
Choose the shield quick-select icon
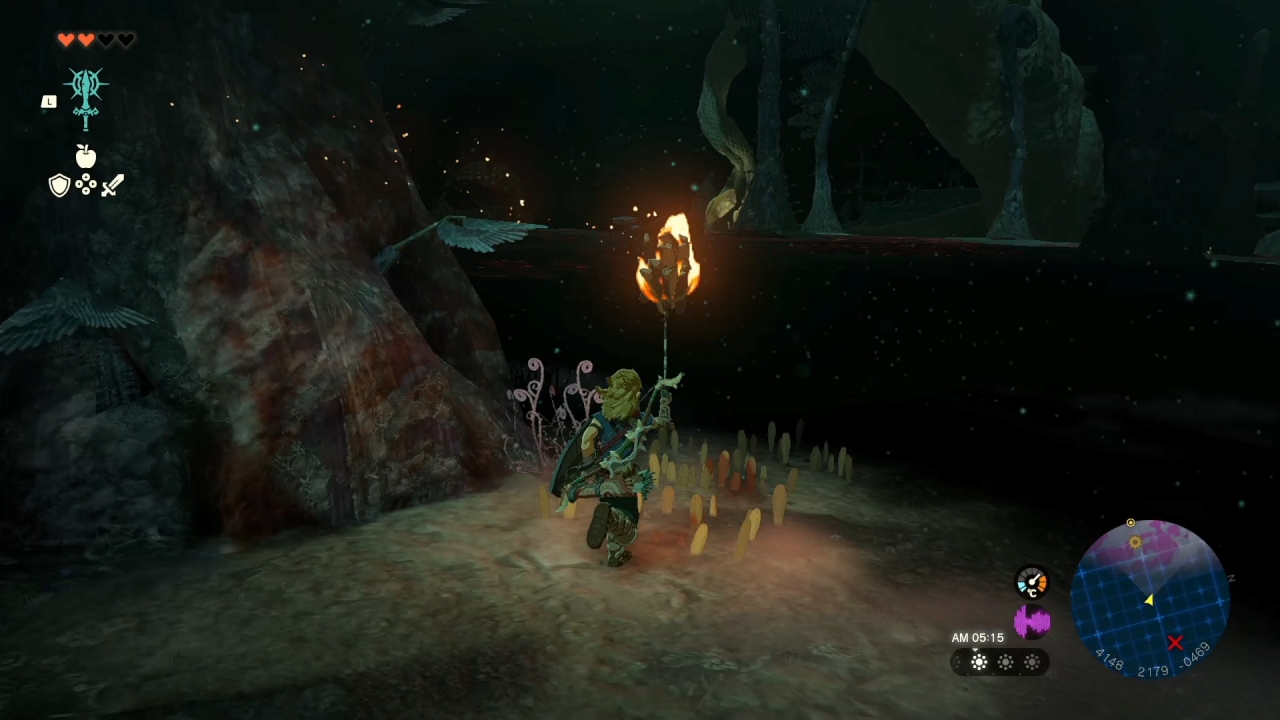59,185
